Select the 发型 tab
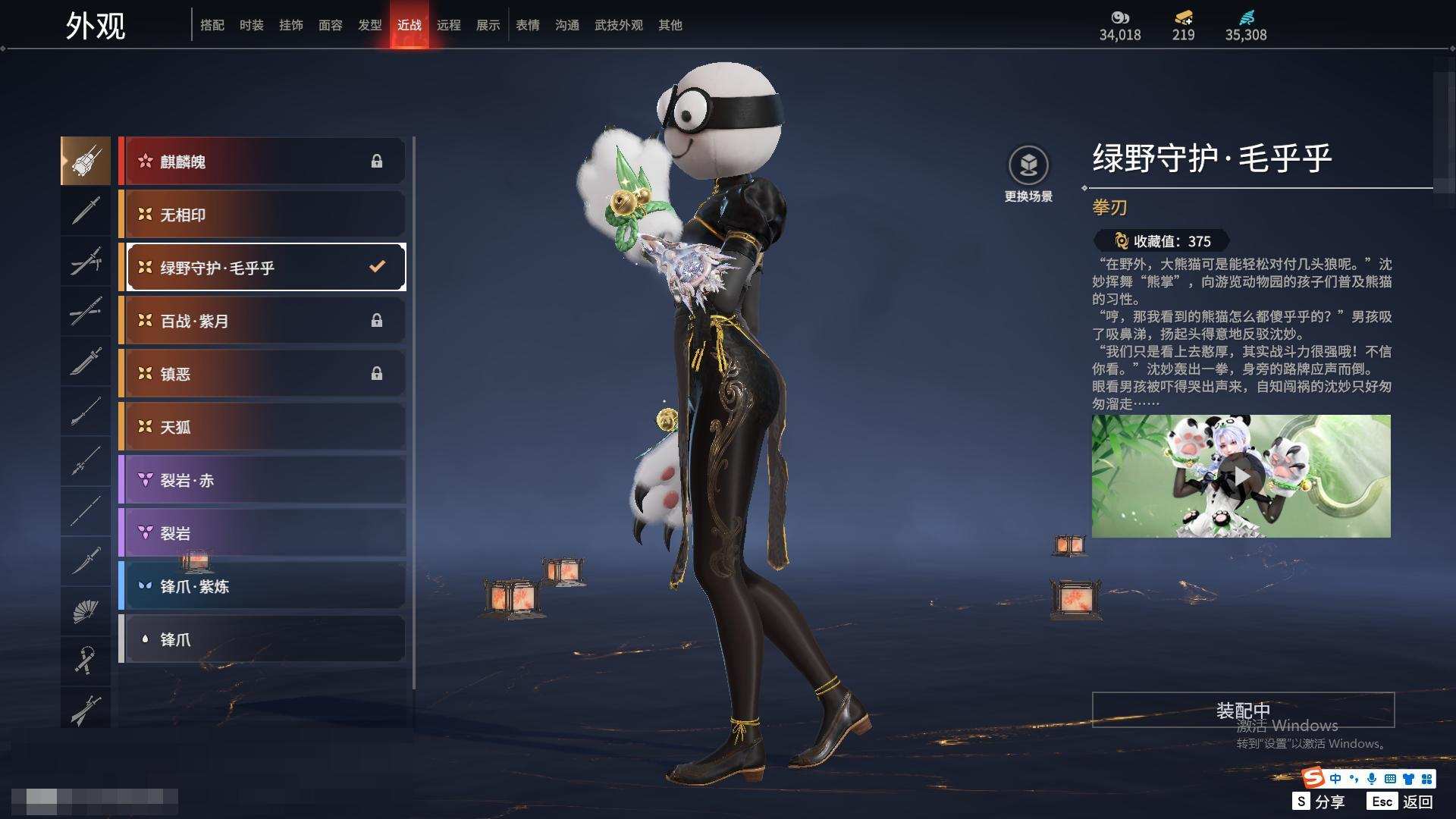Viewport: 1456px width, 819px height. pyautogui.click(x=369, y=25)
